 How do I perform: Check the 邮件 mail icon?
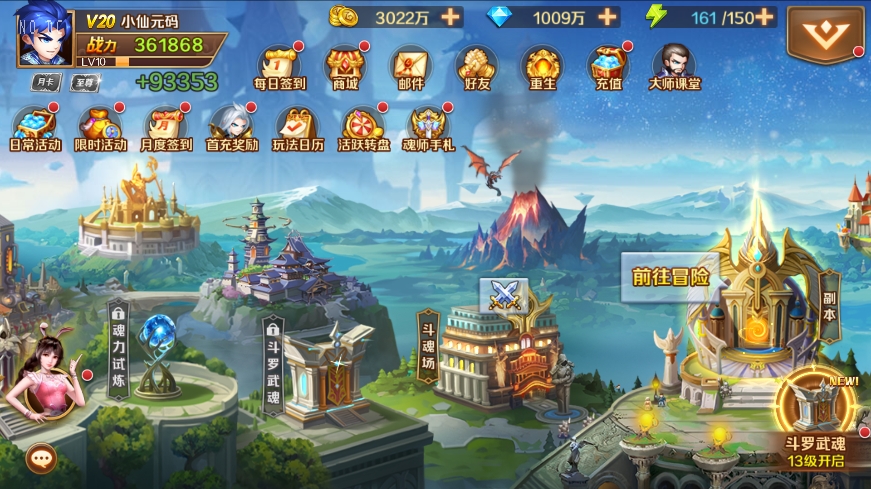[410, 66]
